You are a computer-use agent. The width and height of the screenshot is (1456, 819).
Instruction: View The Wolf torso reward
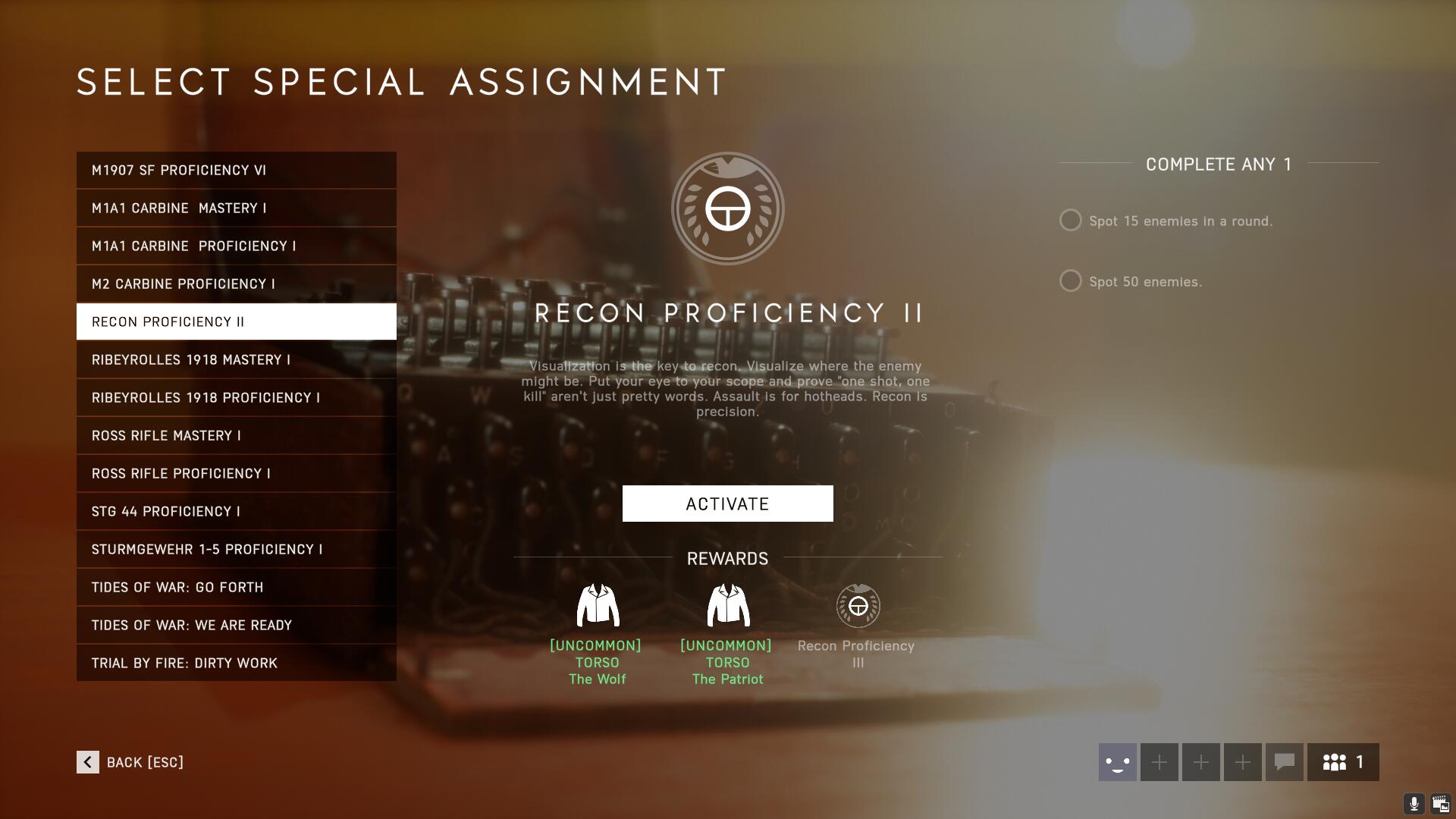[x=598, y=606]
